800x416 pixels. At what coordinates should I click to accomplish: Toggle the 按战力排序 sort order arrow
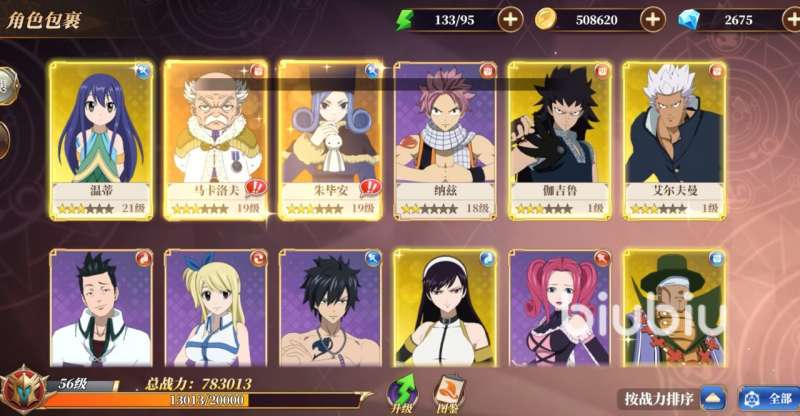coord(712,399)
